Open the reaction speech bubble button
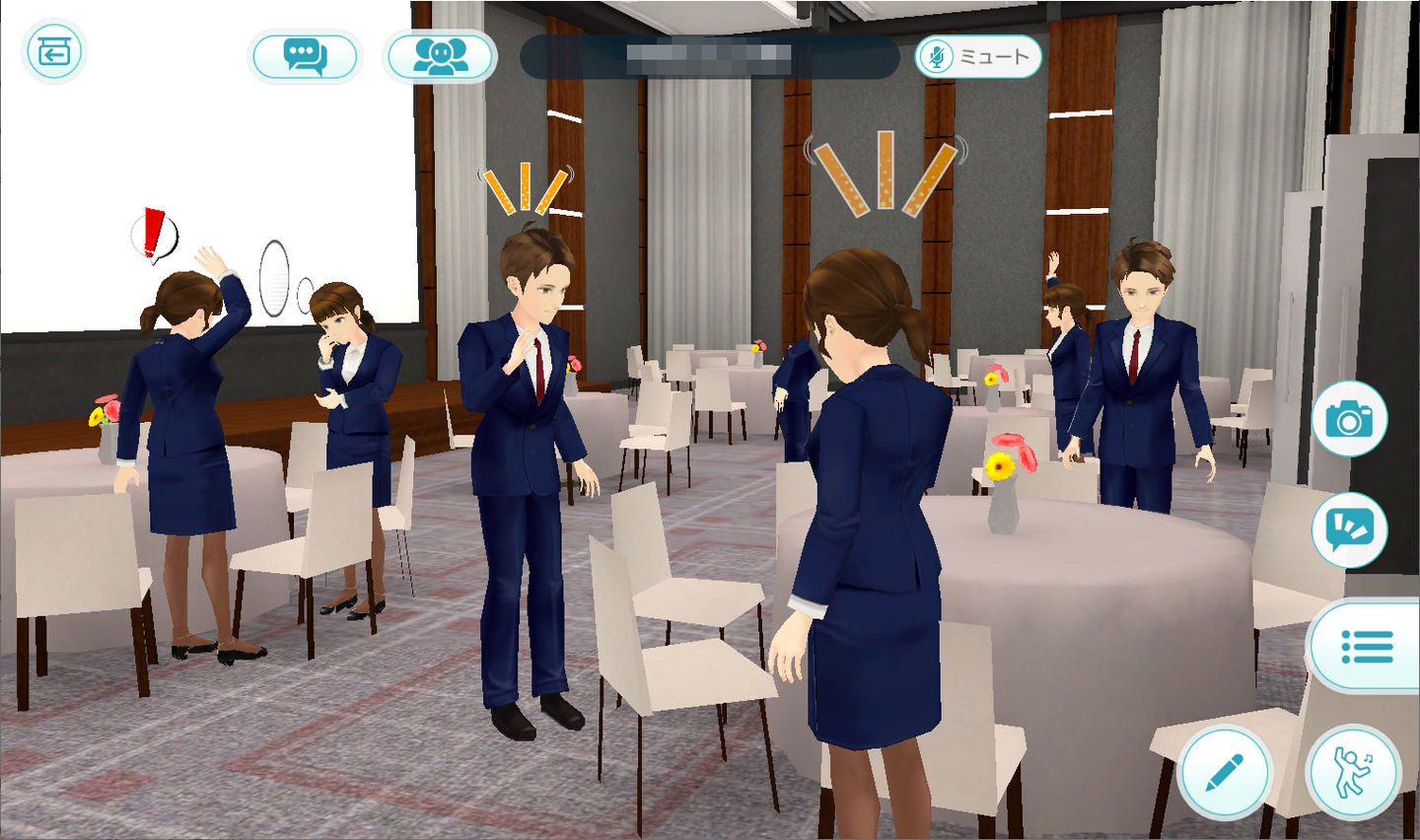1420x840 pixels. (x=1349, y=530)
